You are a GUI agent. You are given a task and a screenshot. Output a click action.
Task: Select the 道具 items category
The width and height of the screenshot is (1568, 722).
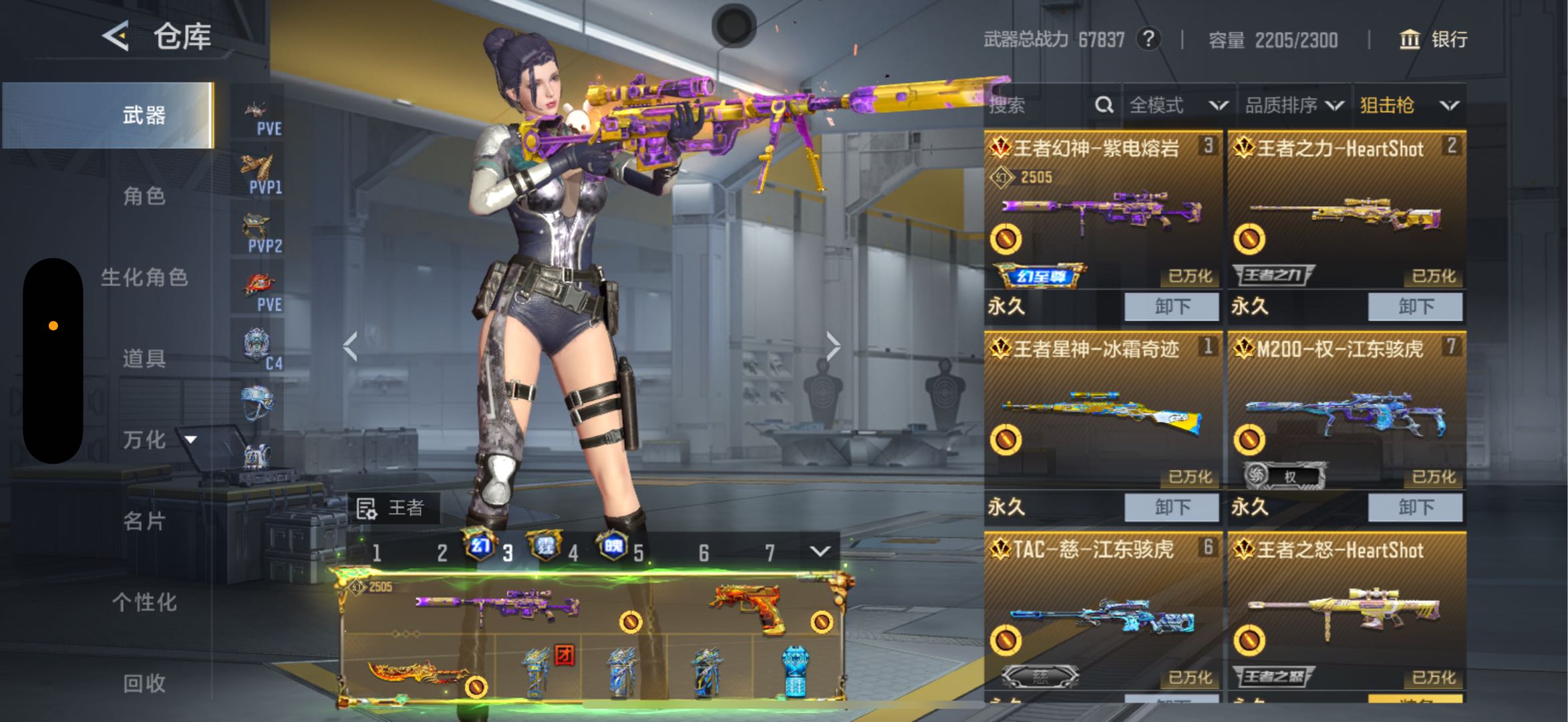144,359
